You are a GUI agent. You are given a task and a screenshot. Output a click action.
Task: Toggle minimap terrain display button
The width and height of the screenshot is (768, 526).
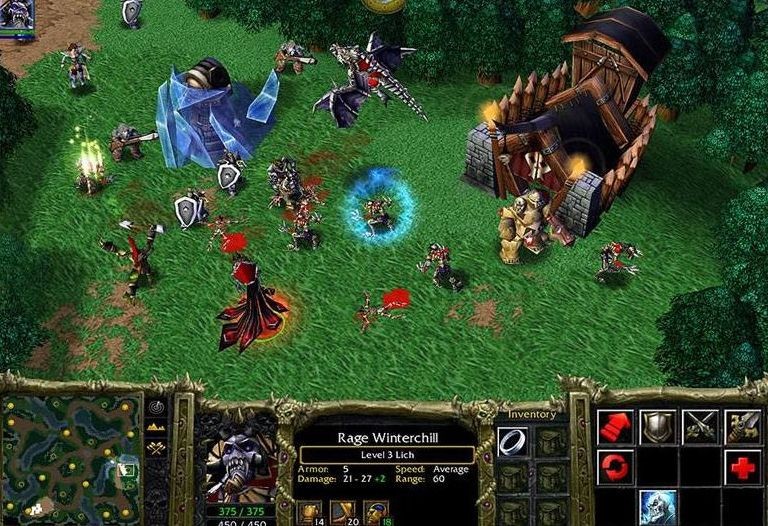(157, 428)
